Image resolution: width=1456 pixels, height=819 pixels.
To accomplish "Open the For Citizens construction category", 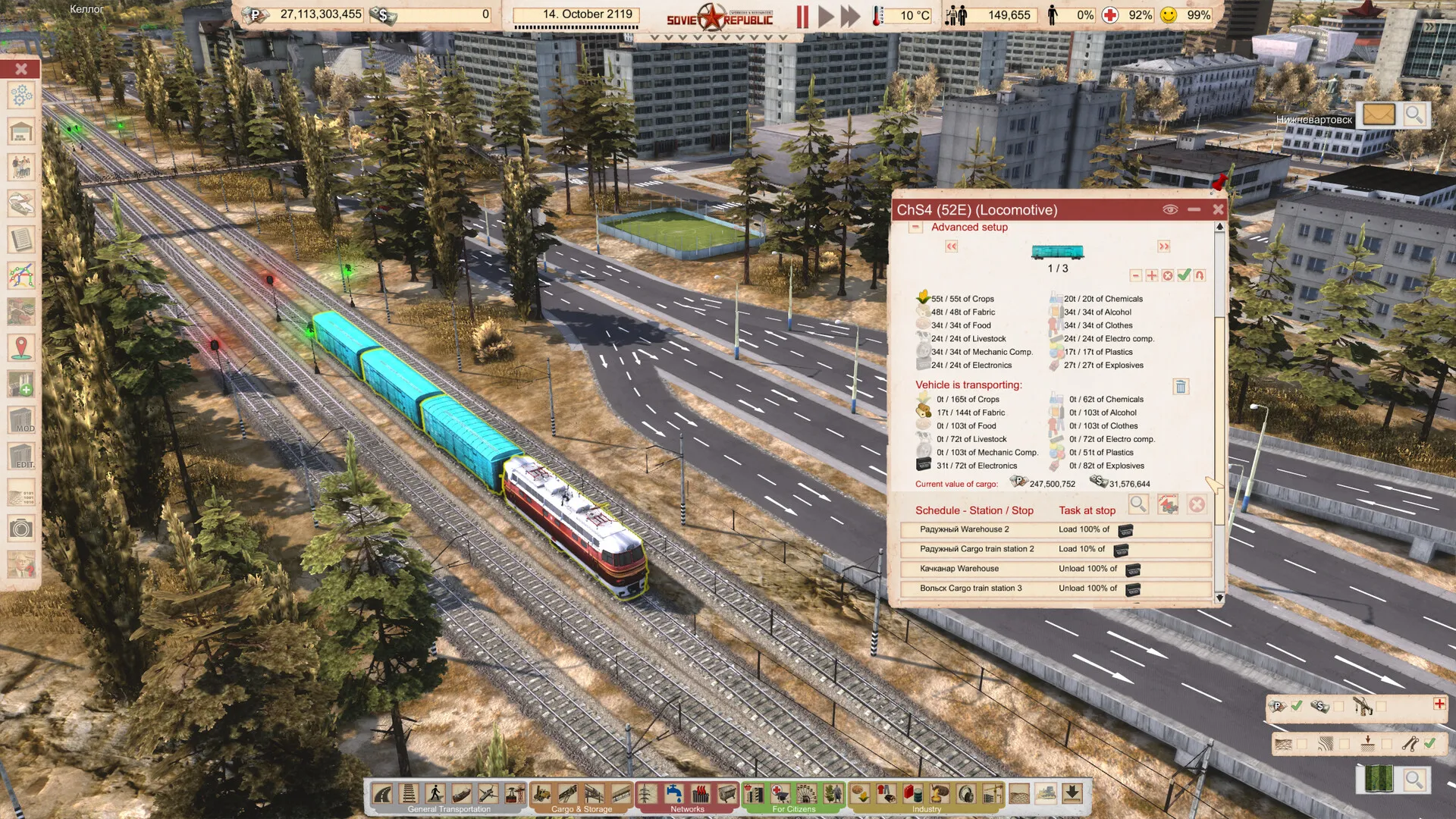I will (792, 809).
